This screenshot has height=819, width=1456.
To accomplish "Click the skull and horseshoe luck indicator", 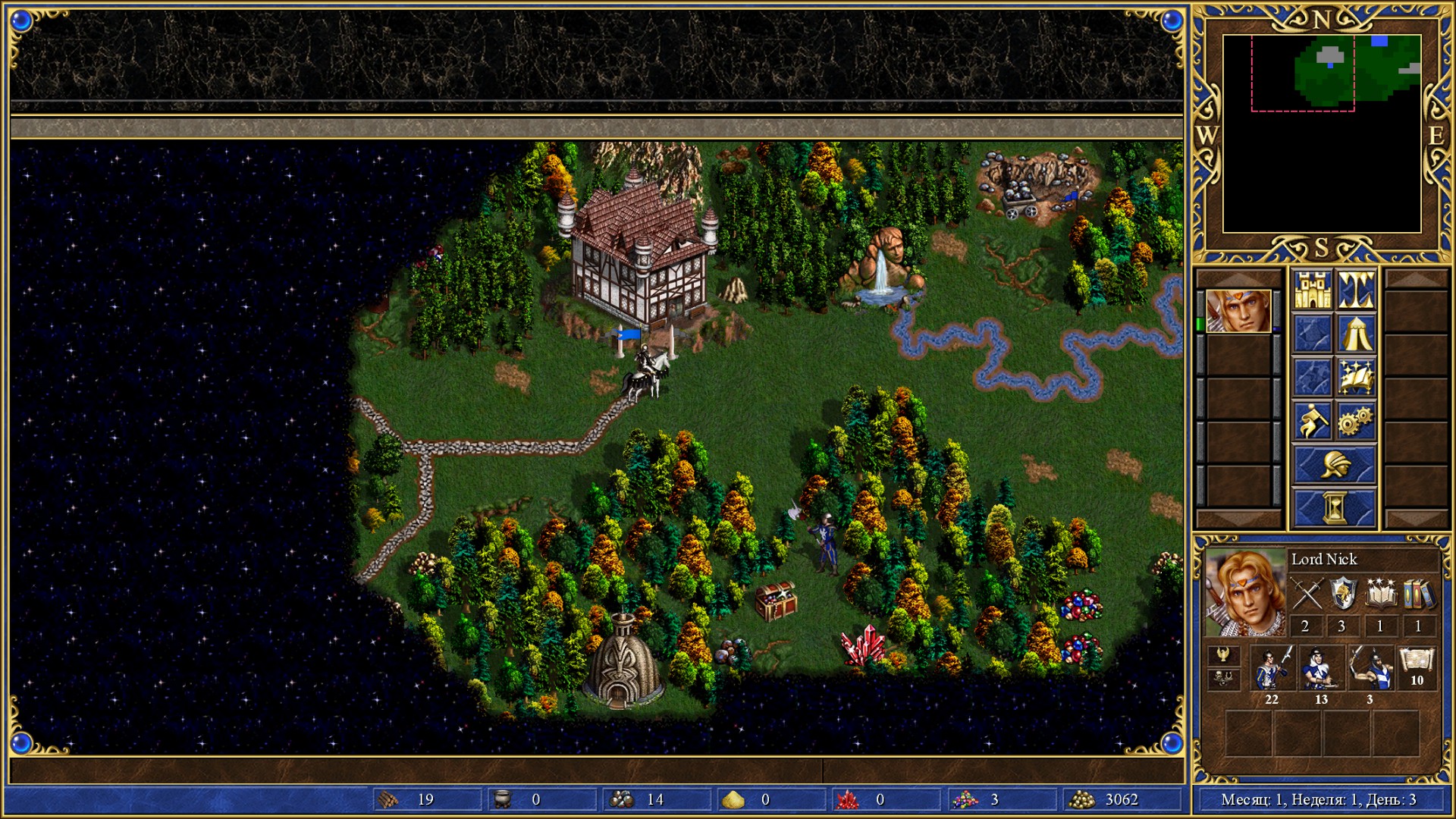I will (x=1223, y=679).
